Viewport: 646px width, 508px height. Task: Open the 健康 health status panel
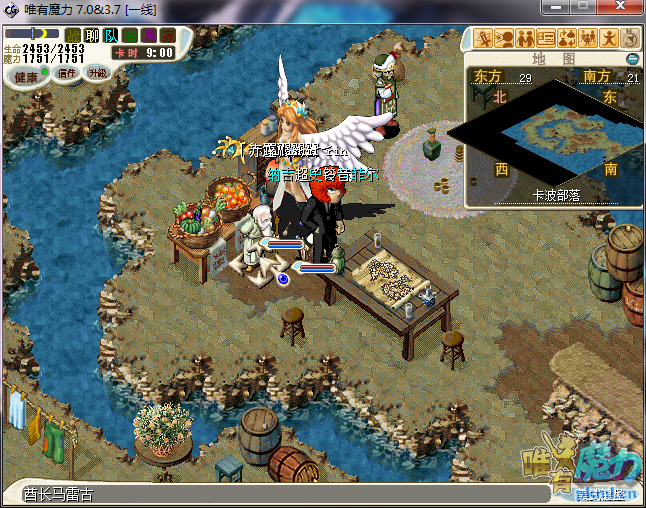pos(27,76)
